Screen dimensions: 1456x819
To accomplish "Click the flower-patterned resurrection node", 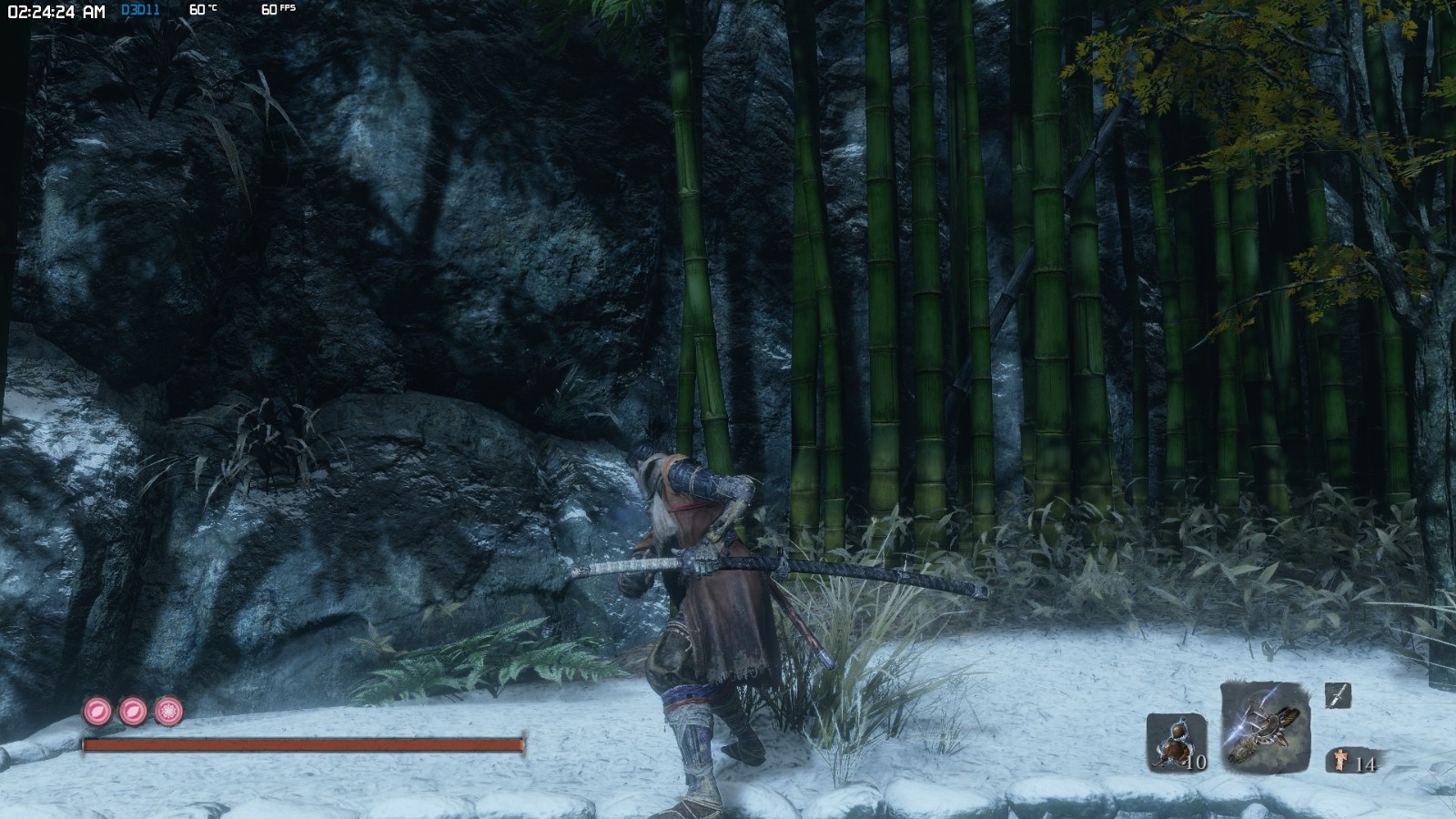I will click(167, 710).
